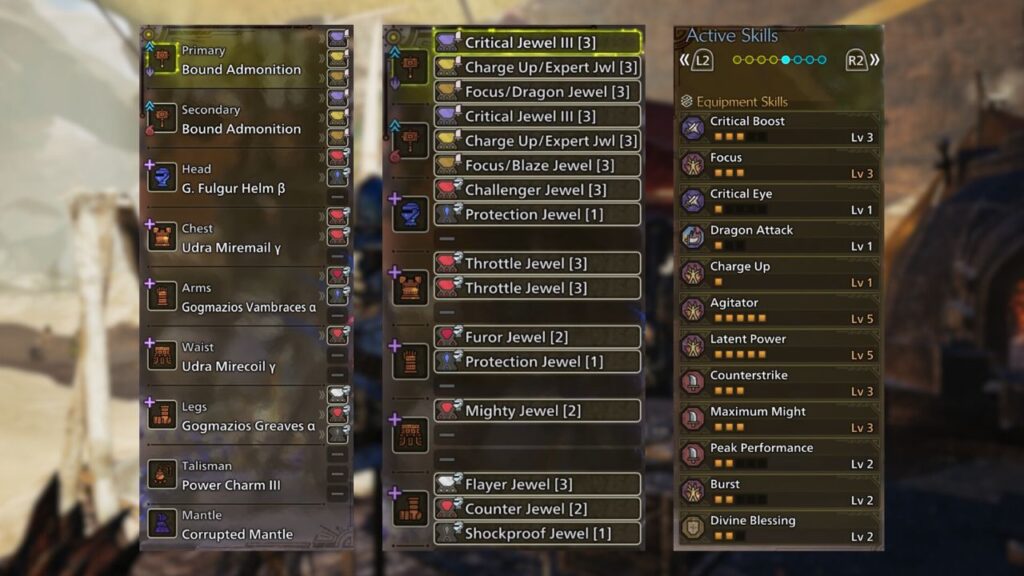Viewport: 1024px width, 576px height.
Task: Pick the Shockproof Jewel [1] decoration
Action: tap(538, 533)
